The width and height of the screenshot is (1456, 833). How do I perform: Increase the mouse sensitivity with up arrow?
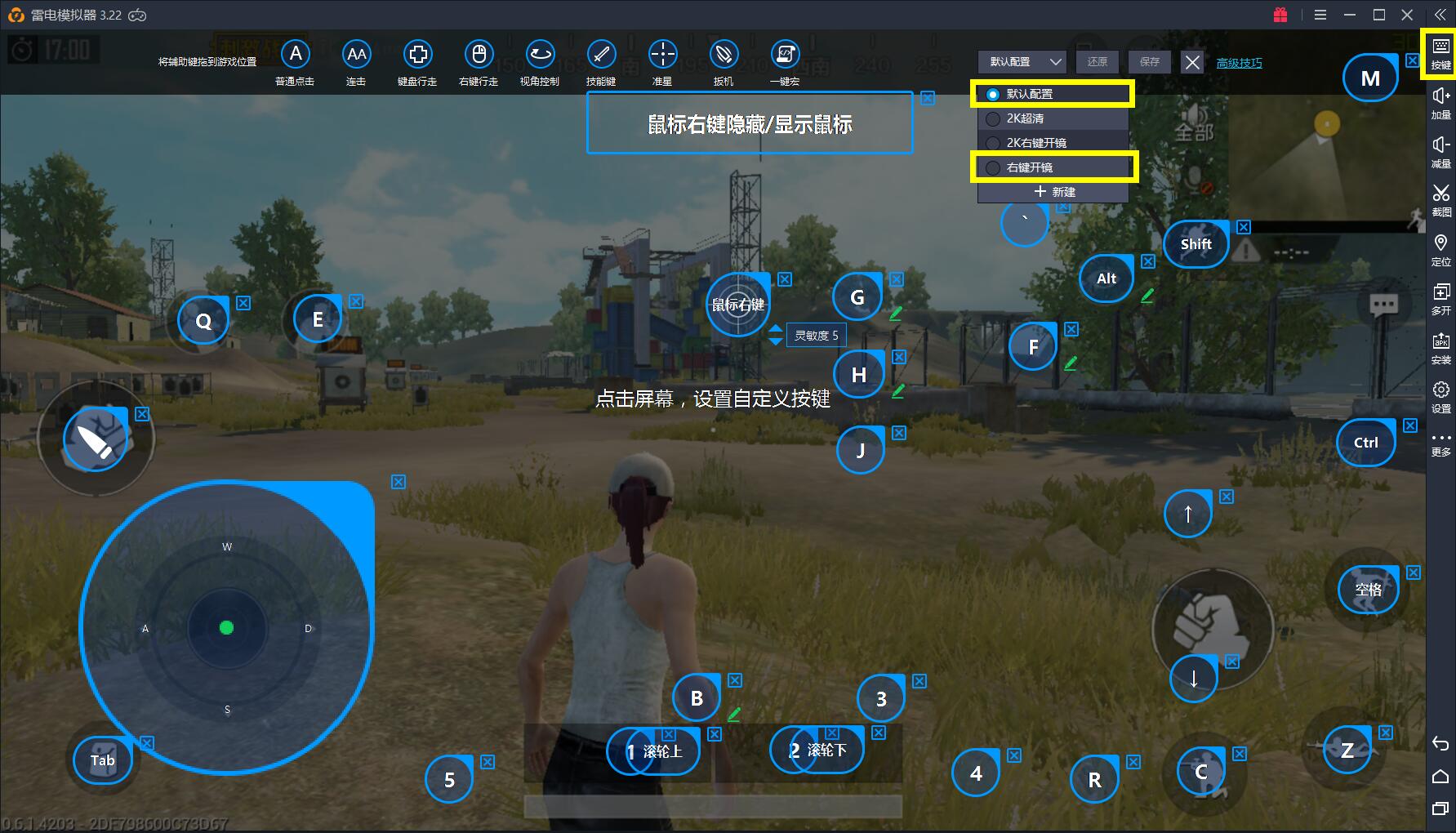click(x=776, y=328)
